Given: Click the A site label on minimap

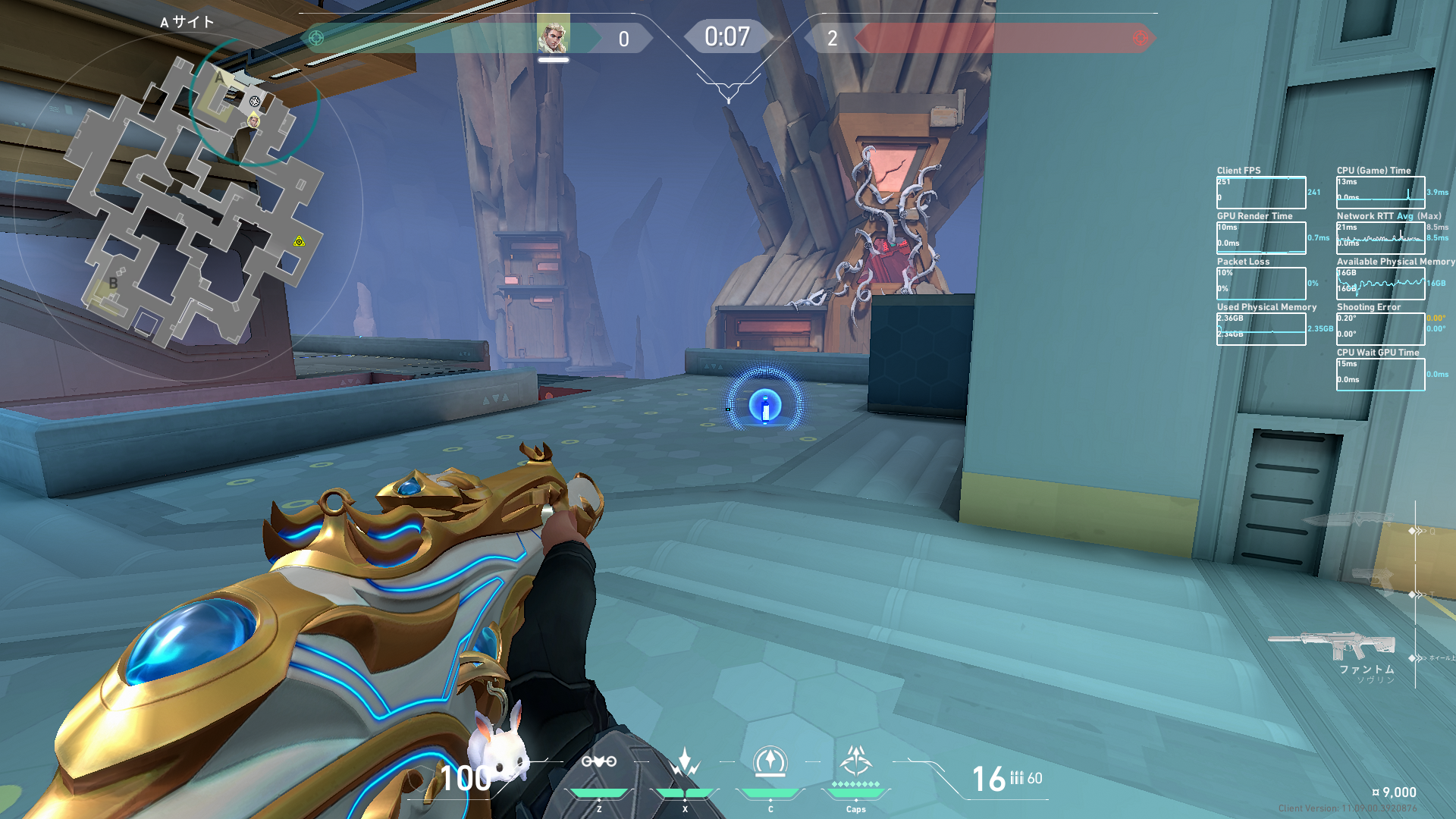Looking at the screenshot, I should [219, 77].
